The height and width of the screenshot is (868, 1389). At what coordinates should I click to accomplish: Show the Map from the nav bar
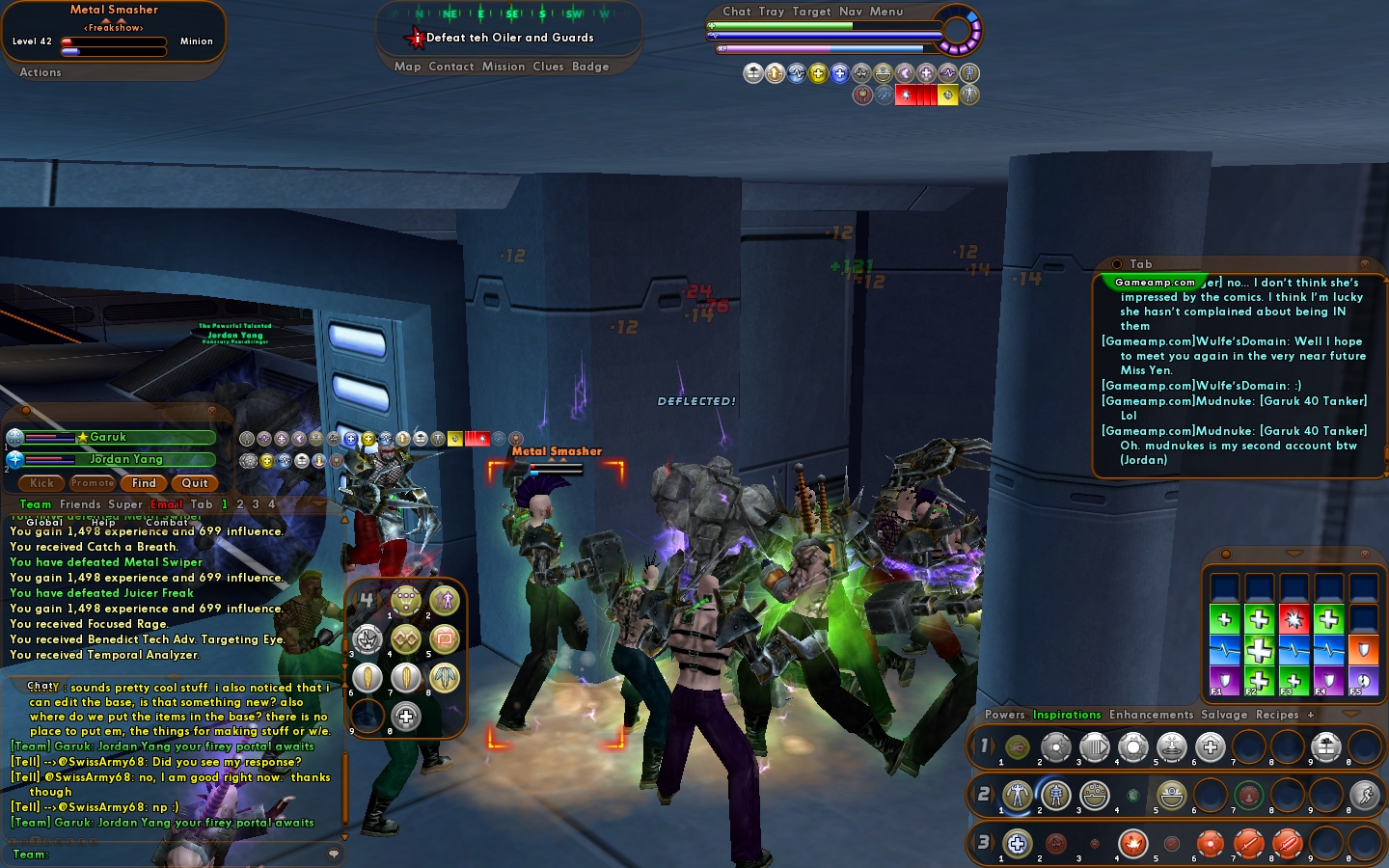coord(407,67)
